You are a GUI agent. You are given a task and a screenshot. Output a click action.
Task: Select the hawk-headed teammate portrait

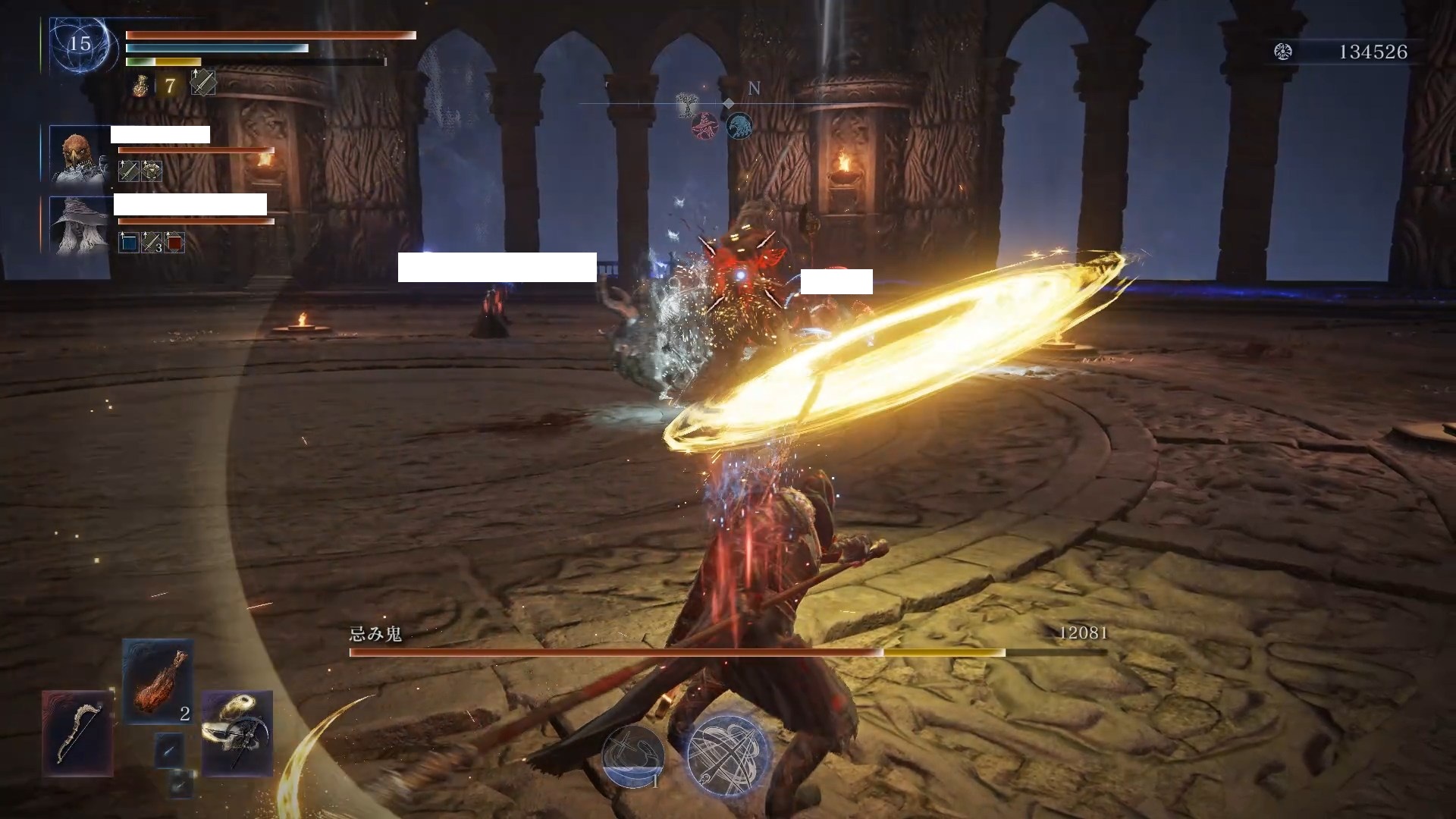coord(79,155)
